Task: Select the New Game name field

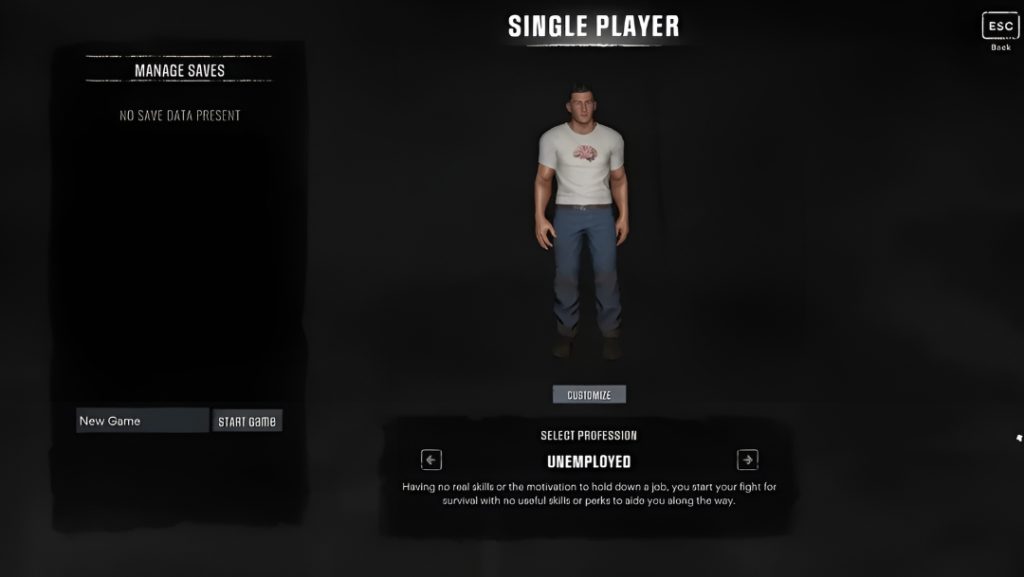Action: 142,421
